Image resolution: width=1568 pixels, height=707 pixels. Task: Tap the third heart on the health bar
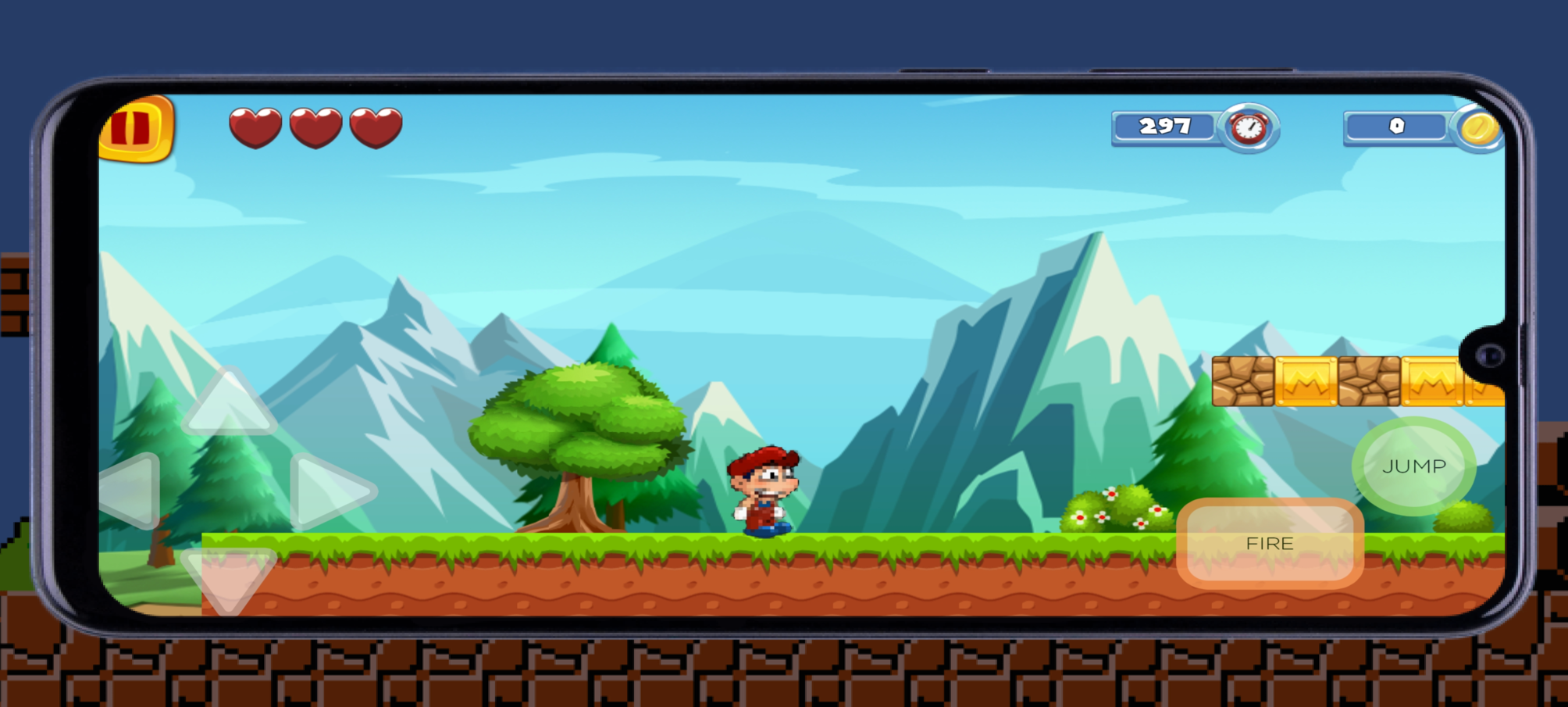[x=375, y=127]
